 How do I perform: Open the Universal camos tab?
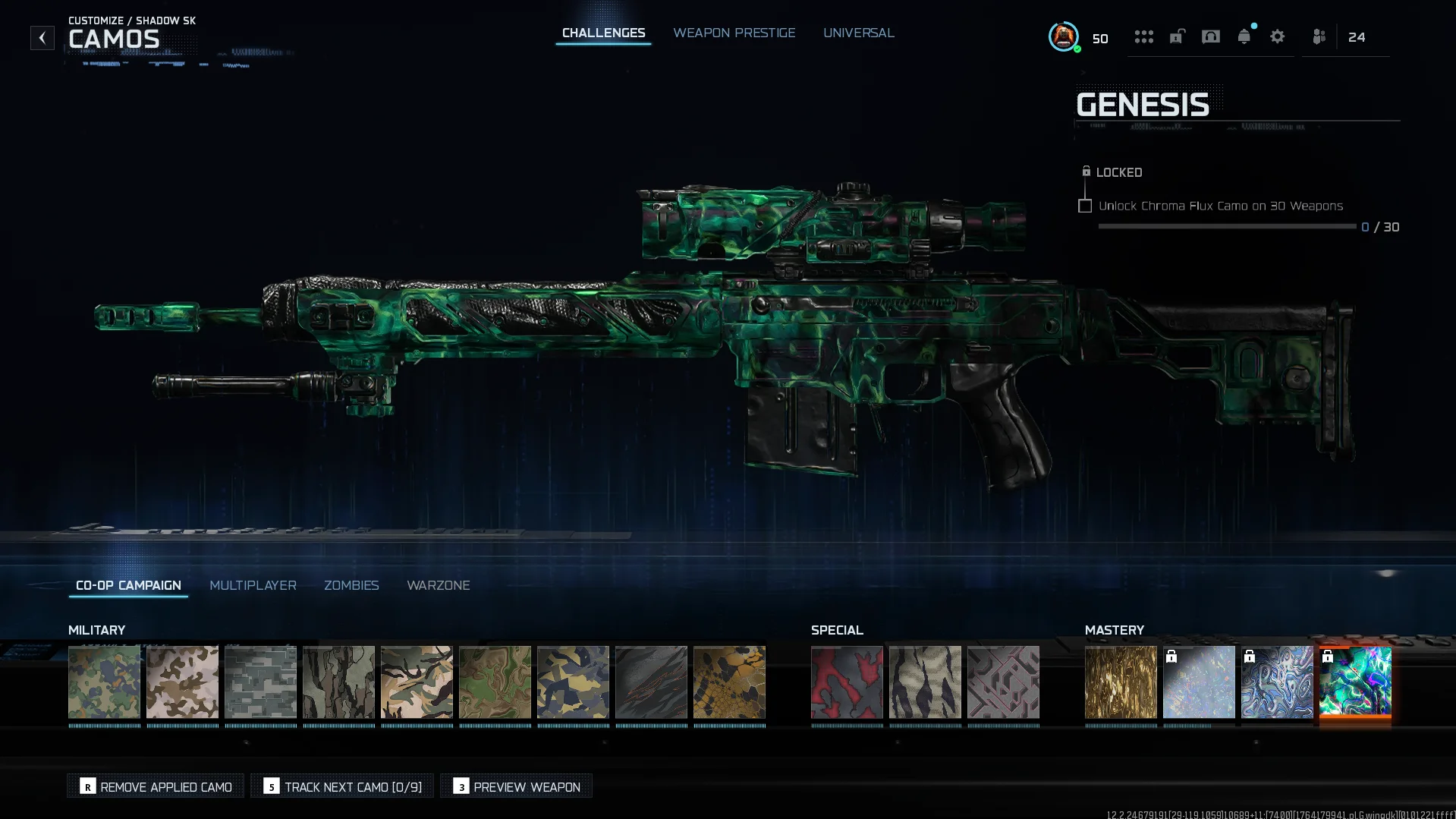[x=859, y=33]
